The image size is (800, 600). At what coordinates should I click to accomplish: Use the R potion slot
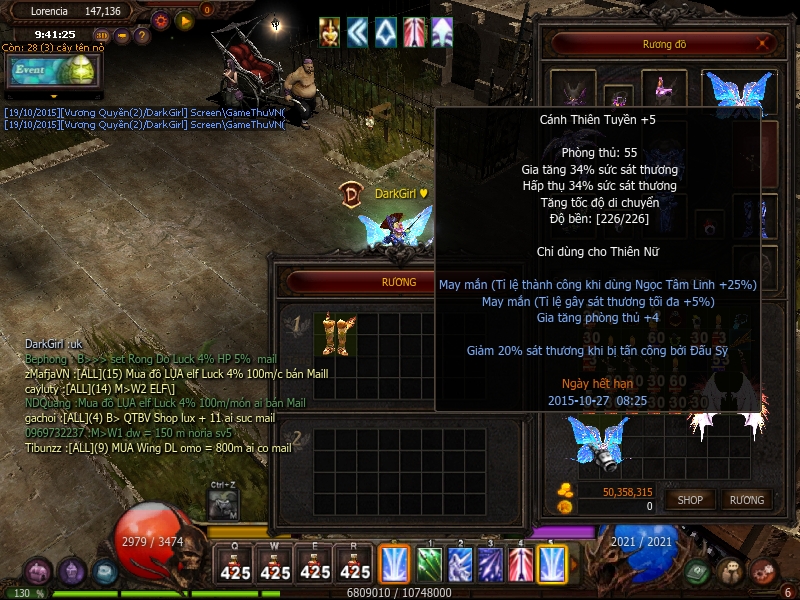(355, 566)
